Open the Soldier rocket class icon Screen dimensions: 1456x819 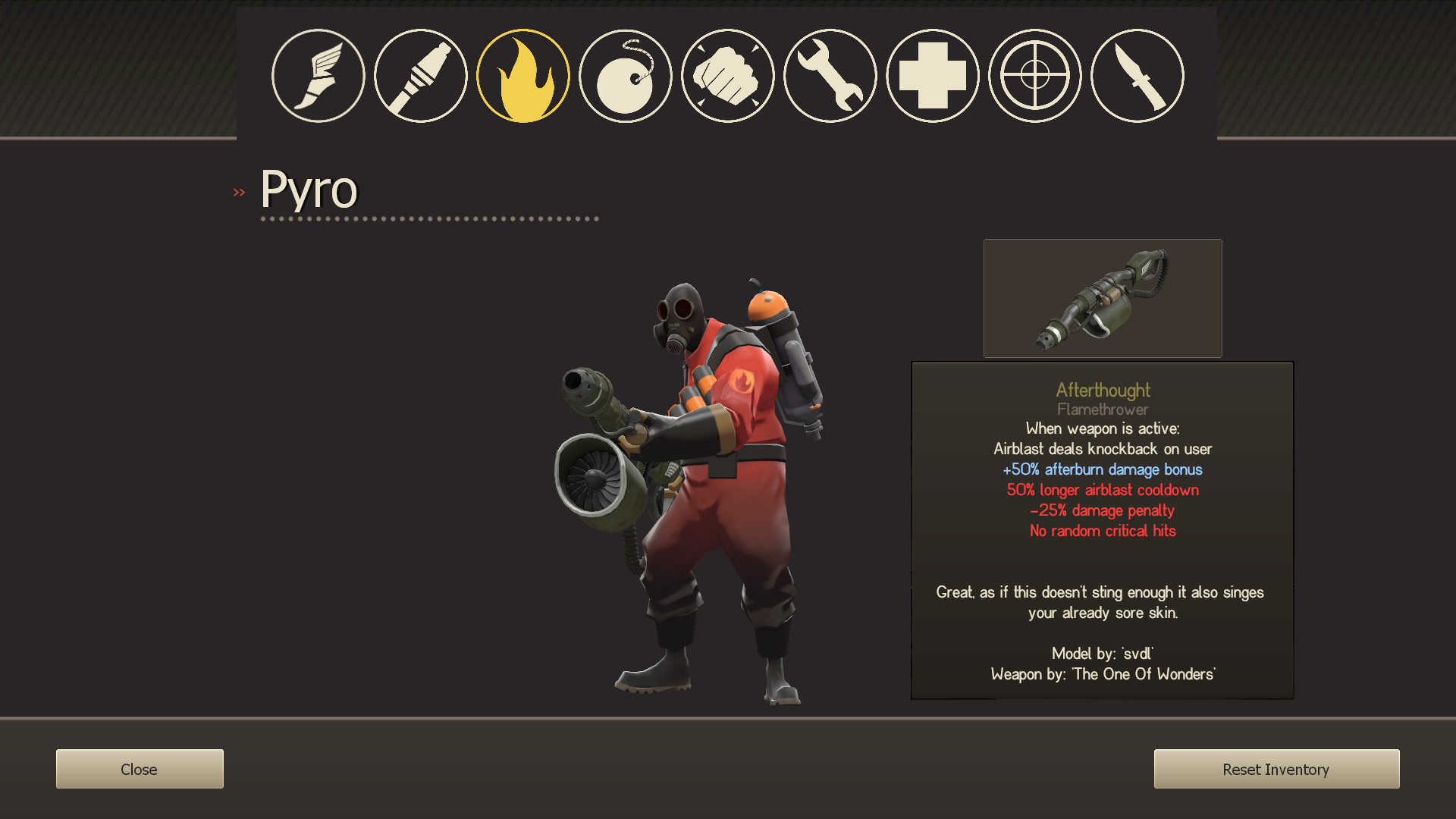[420, 76]
